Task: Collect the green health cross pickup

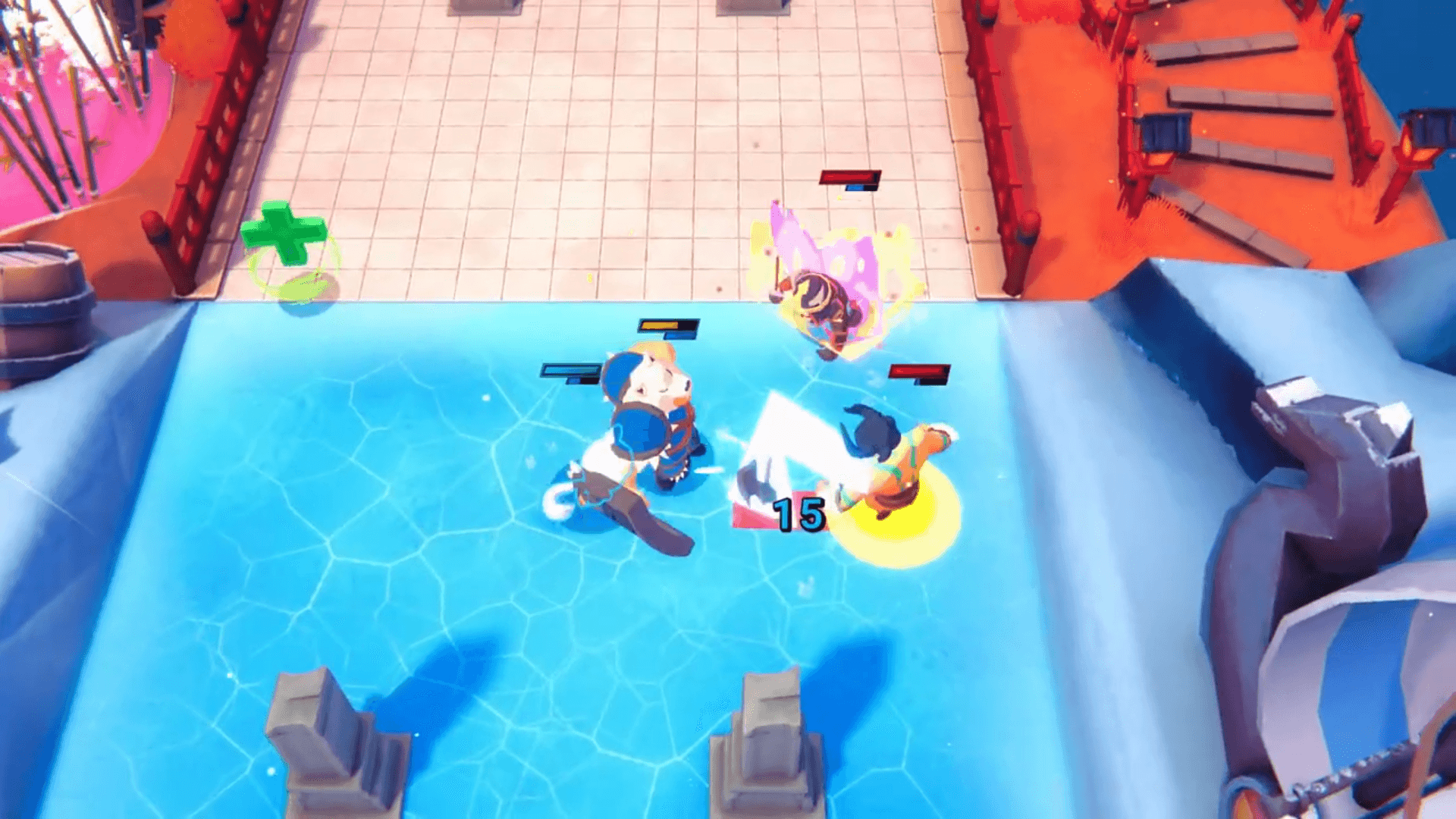Action: 281,232
